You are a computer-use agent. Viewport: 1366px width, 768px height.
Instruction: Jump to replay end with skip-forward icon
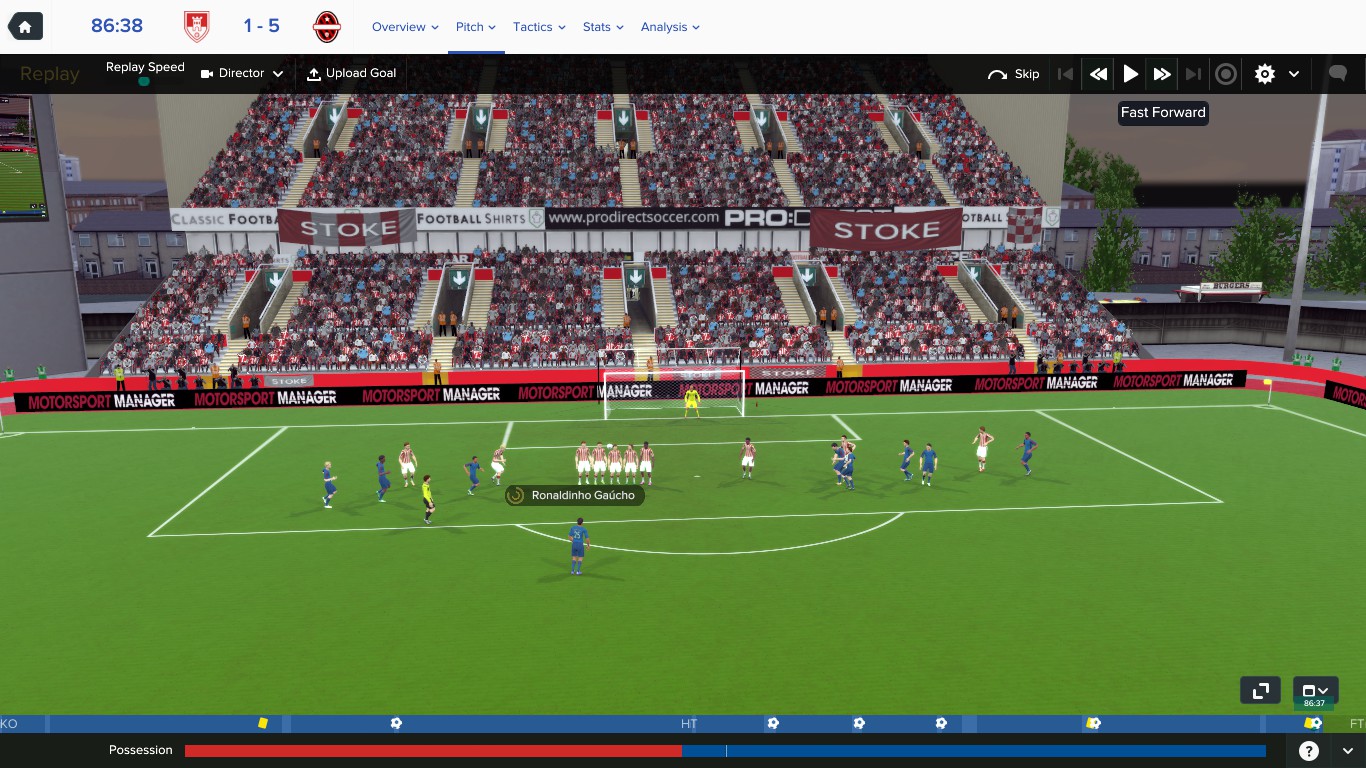pos(1194,73)
